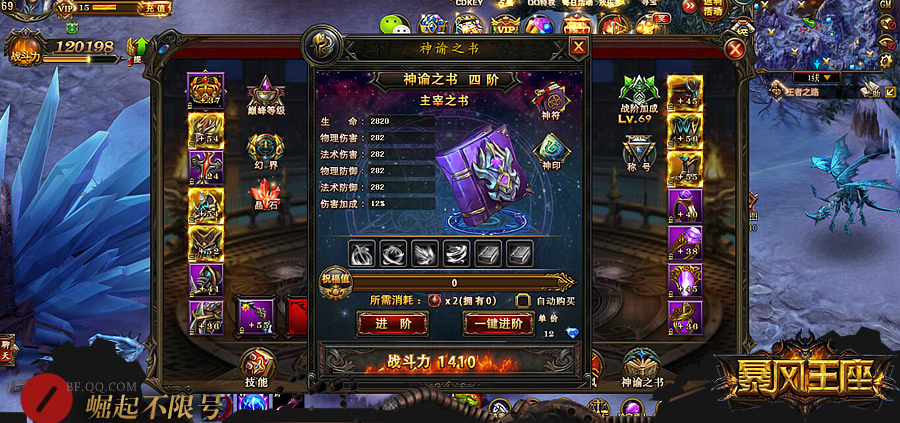Click the 一键进阶 one-click advance button

point(498,323)
